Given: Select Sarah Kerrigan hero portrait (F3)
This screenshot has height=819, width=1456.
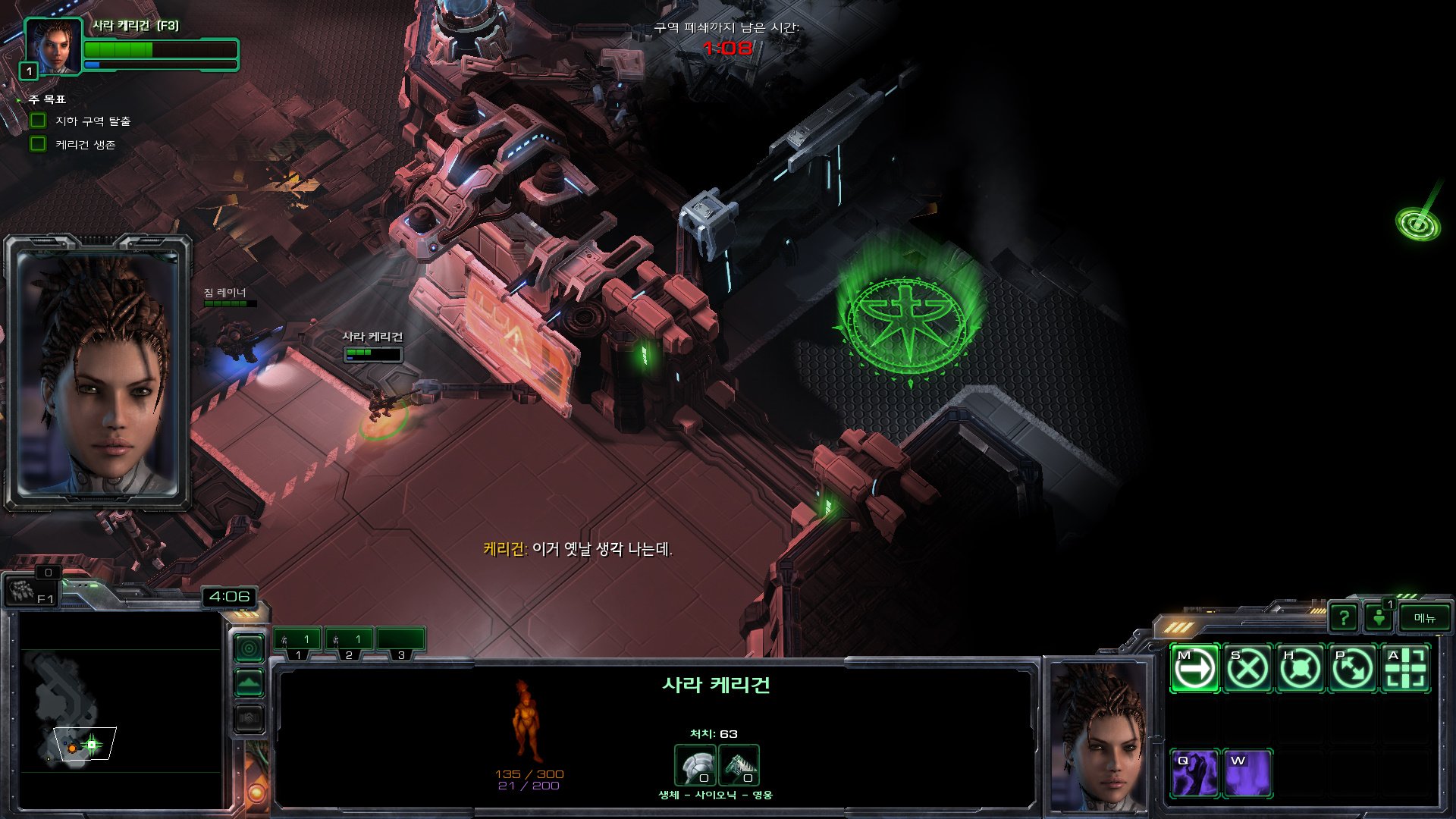Looking at the screenshot, I should click(x=53, y=47).
